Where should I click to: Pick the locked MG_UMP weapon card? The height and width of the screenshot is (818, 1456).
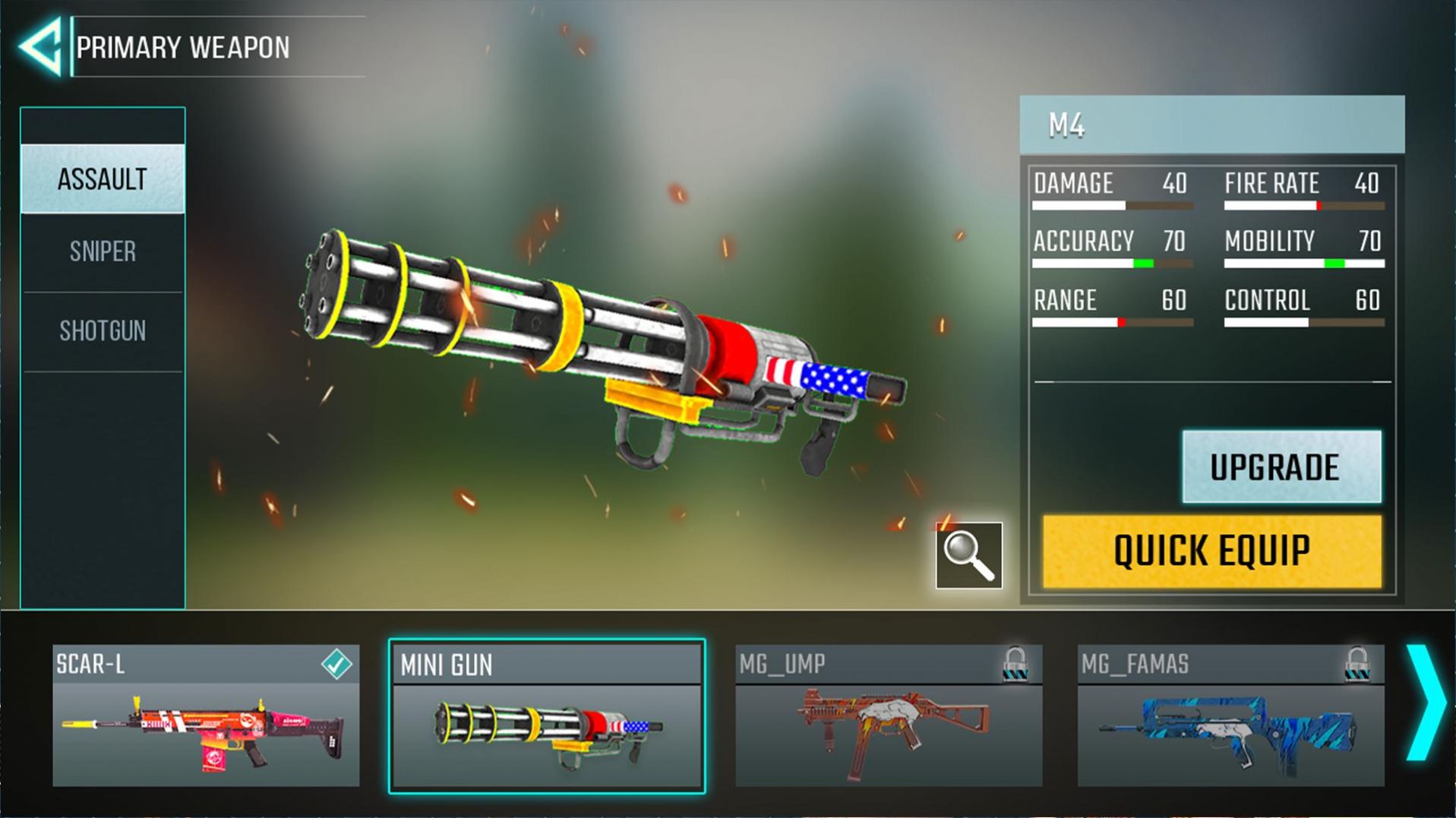tap(889, 715)
